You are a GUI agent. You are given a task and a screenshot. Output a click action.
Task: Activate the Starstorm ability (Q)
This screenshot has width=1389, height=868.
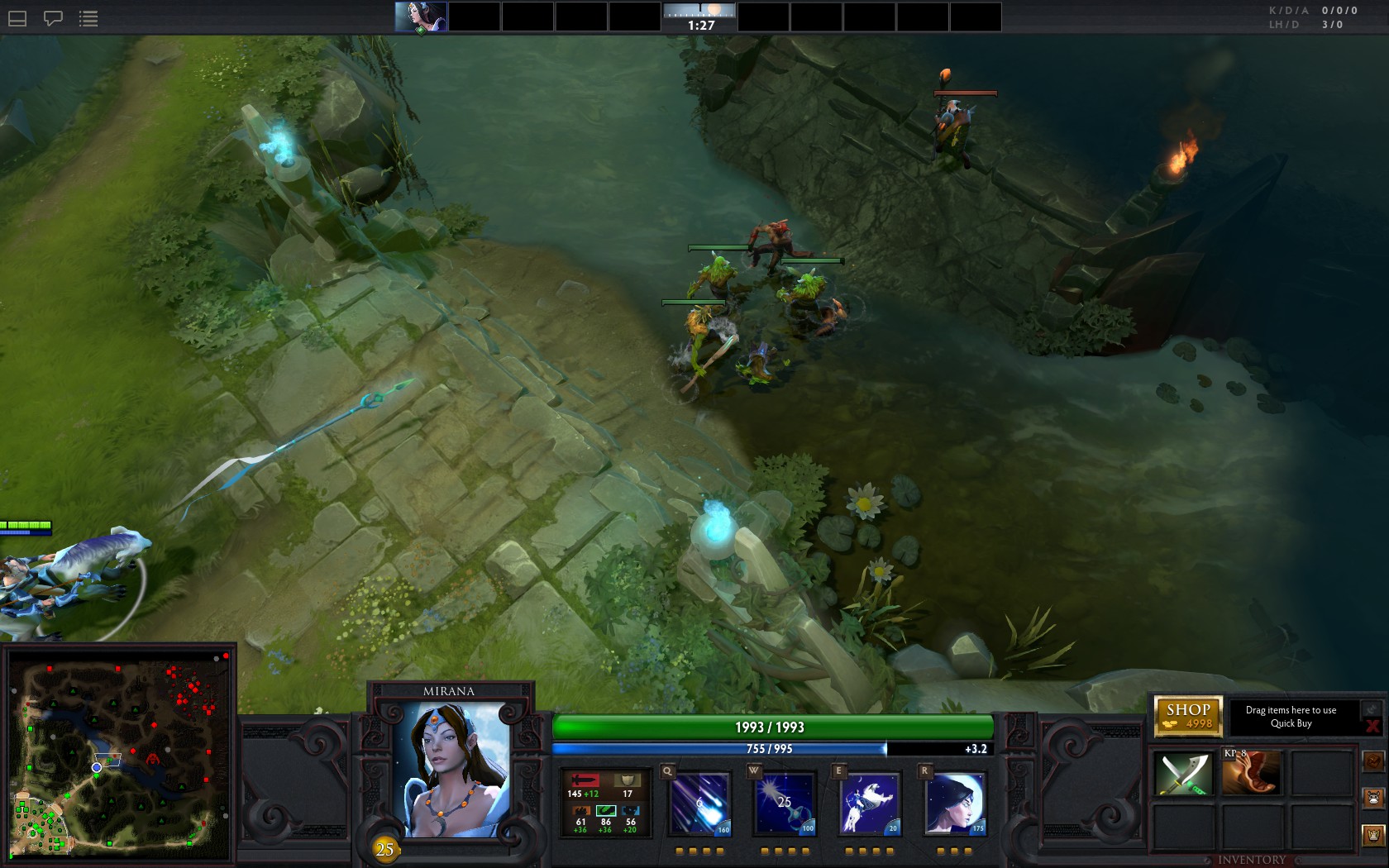point(699,803)
